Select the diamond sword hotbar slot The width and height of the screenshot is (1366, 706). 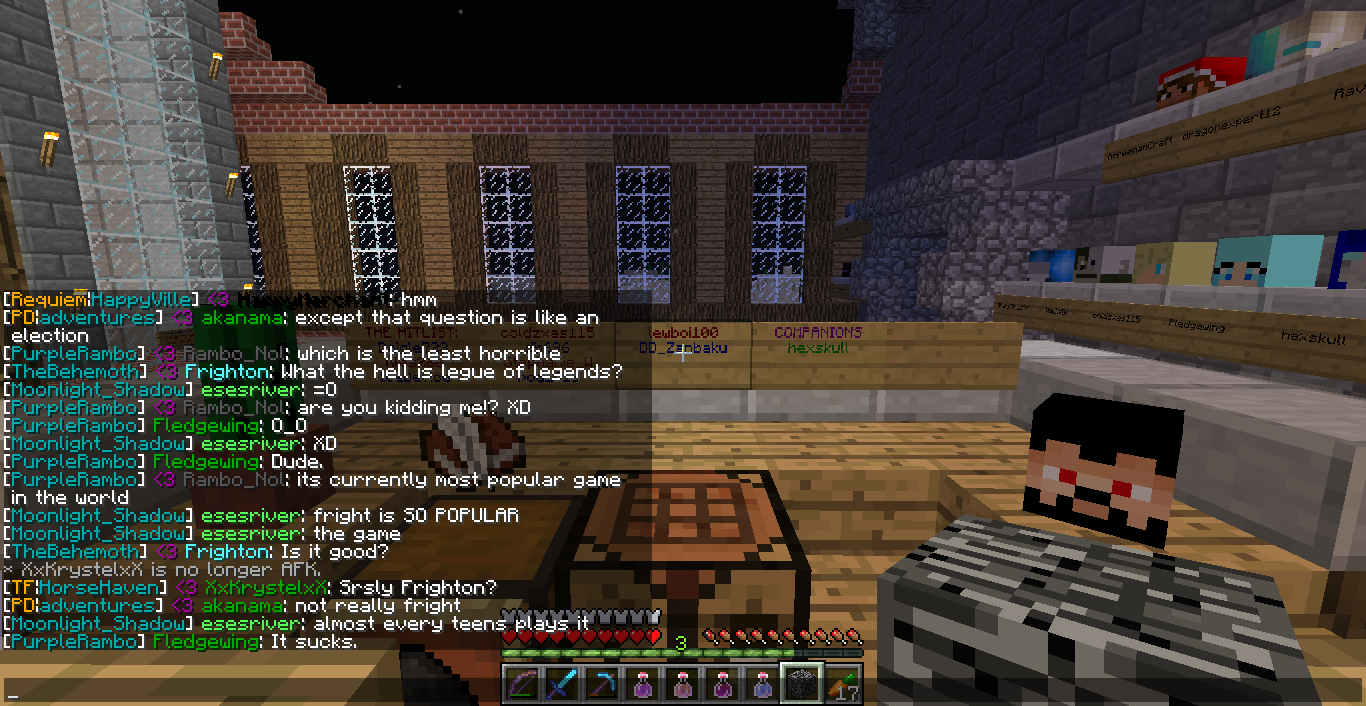click(562, 685)
